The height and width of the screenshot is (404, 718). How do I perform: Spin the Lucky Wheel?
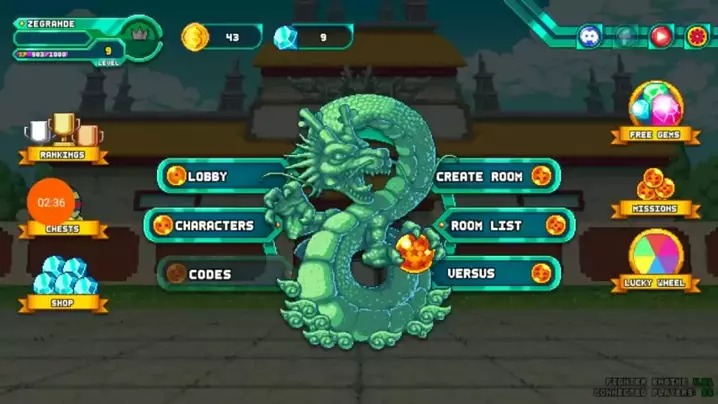point(655,260)
